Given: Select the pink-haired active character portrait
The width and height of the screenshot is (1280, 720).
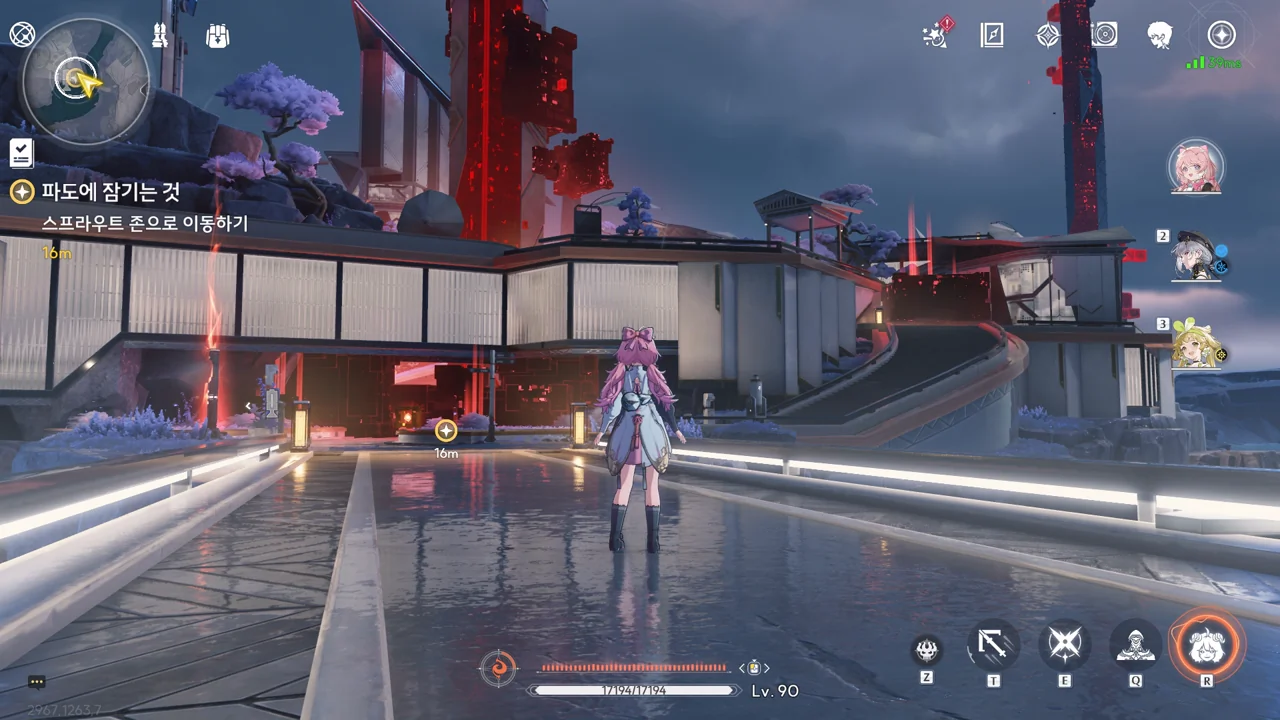Looking at the screenshot, I should [x=1195, y=167].
